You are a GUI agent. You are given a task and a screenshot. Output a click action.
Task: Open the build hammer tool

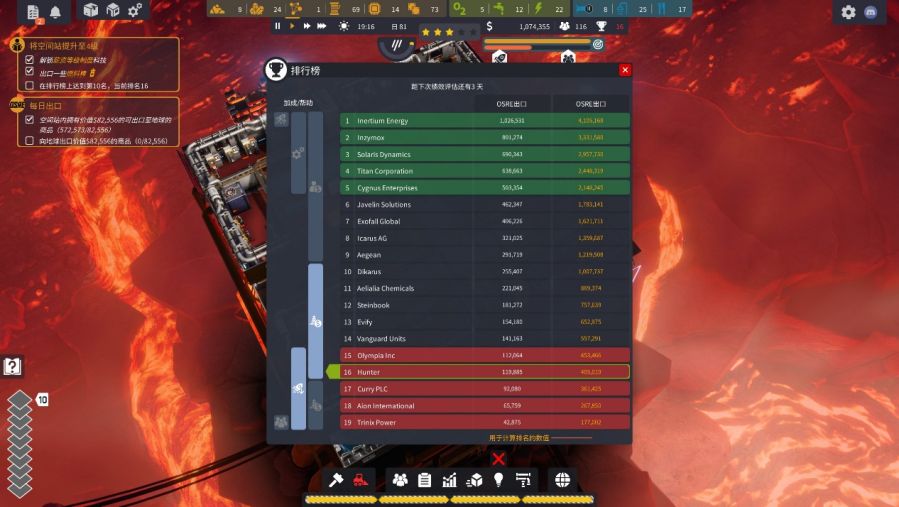(338, 480)
